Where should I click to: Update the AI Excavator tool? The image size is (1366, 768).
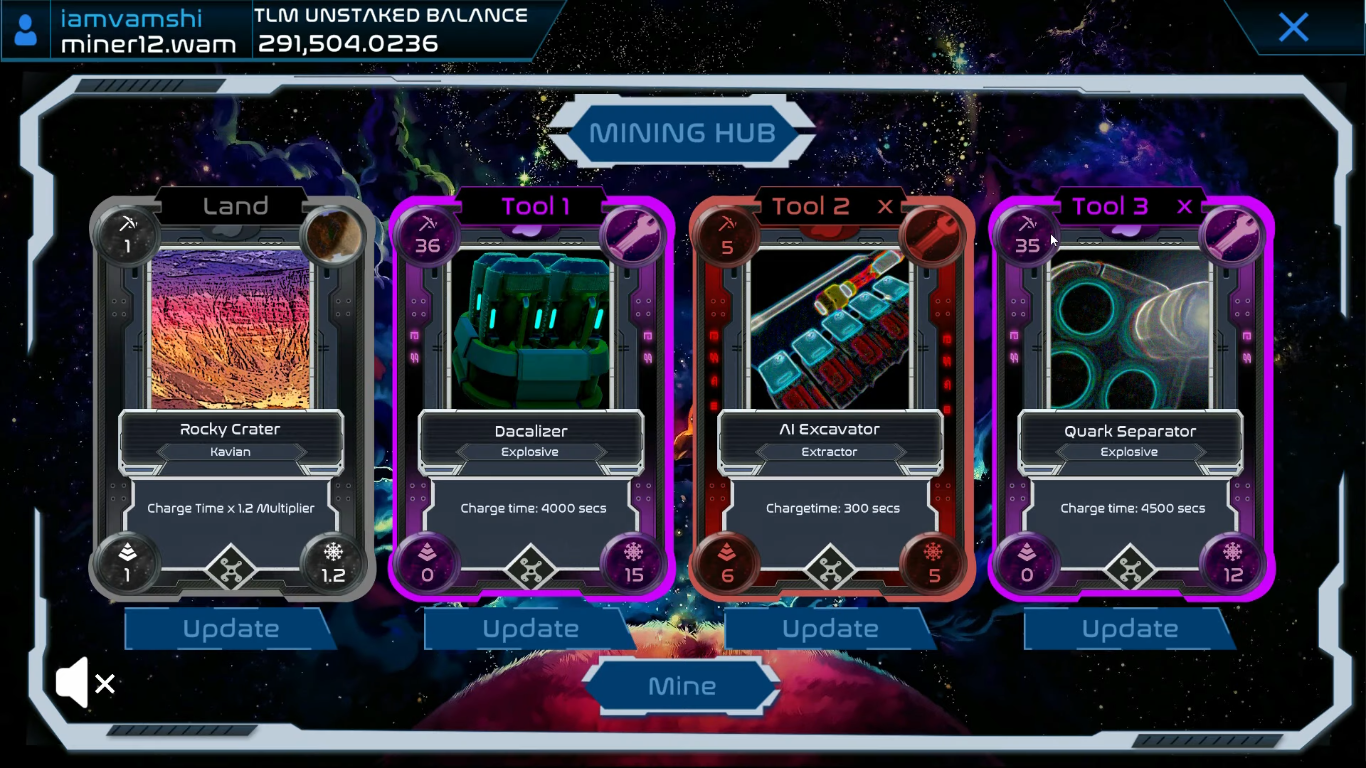pyautogui.click(x=830, y=629)
